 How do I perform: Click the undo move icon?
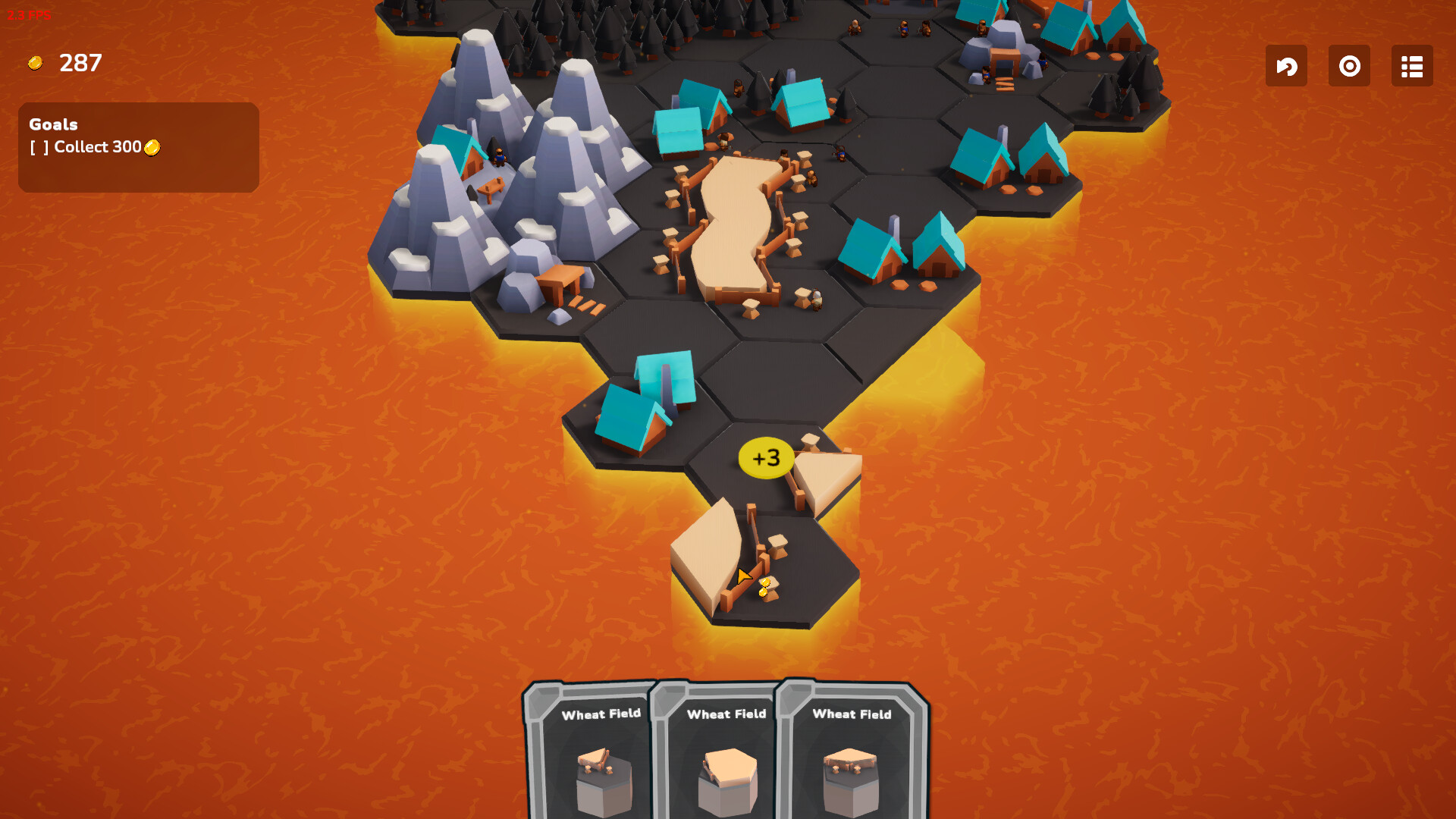(1286, 66)
